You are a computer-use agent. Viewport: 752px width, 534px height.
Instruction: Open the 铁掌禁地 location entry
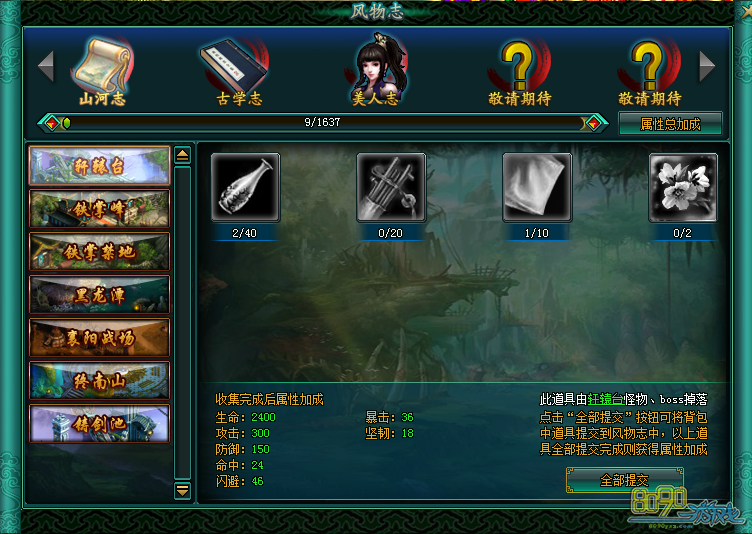tap(100, 252)
